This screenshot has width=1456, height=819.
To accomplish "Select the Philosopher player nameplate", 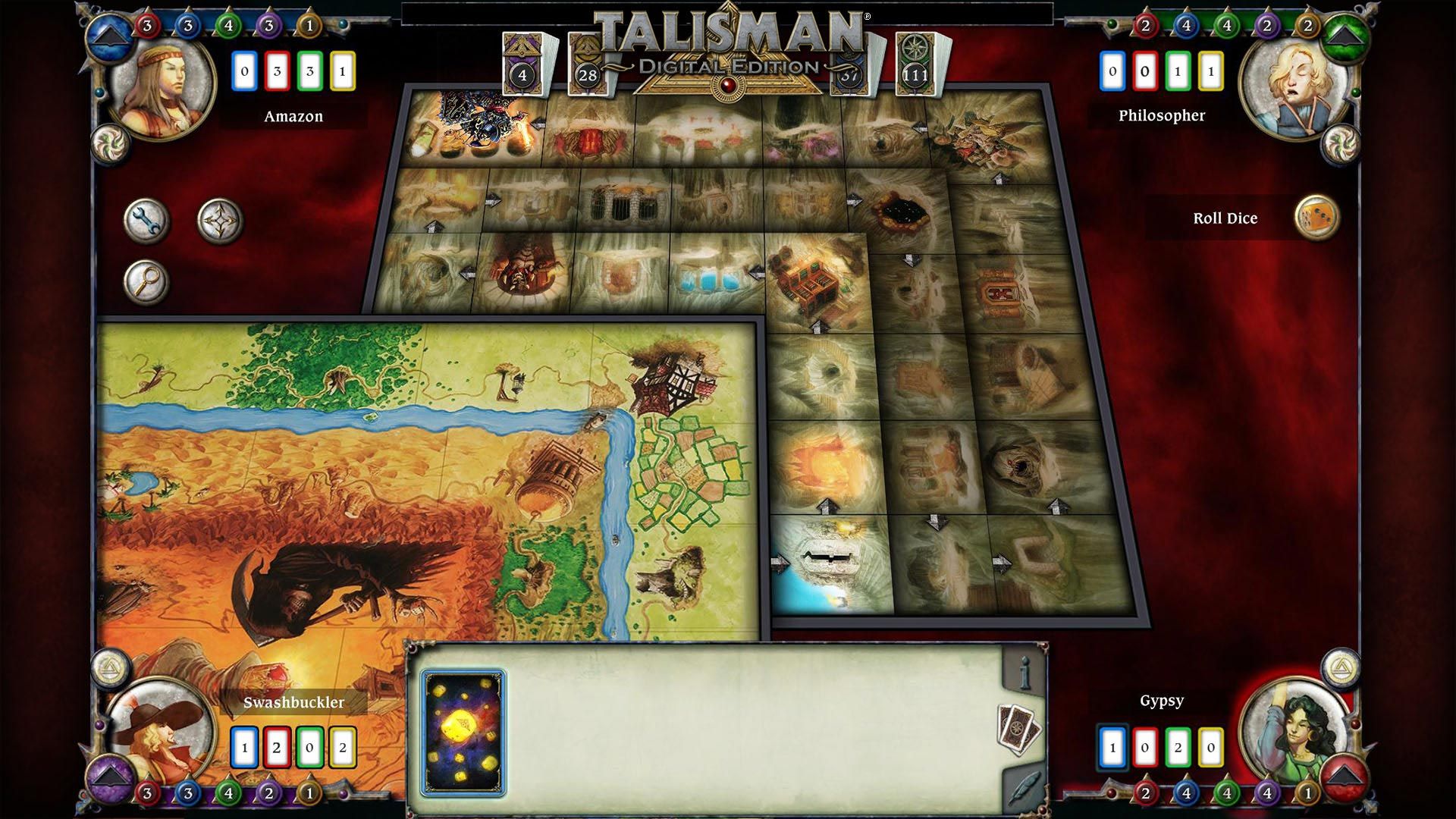I will click(x=1160, y=116).
